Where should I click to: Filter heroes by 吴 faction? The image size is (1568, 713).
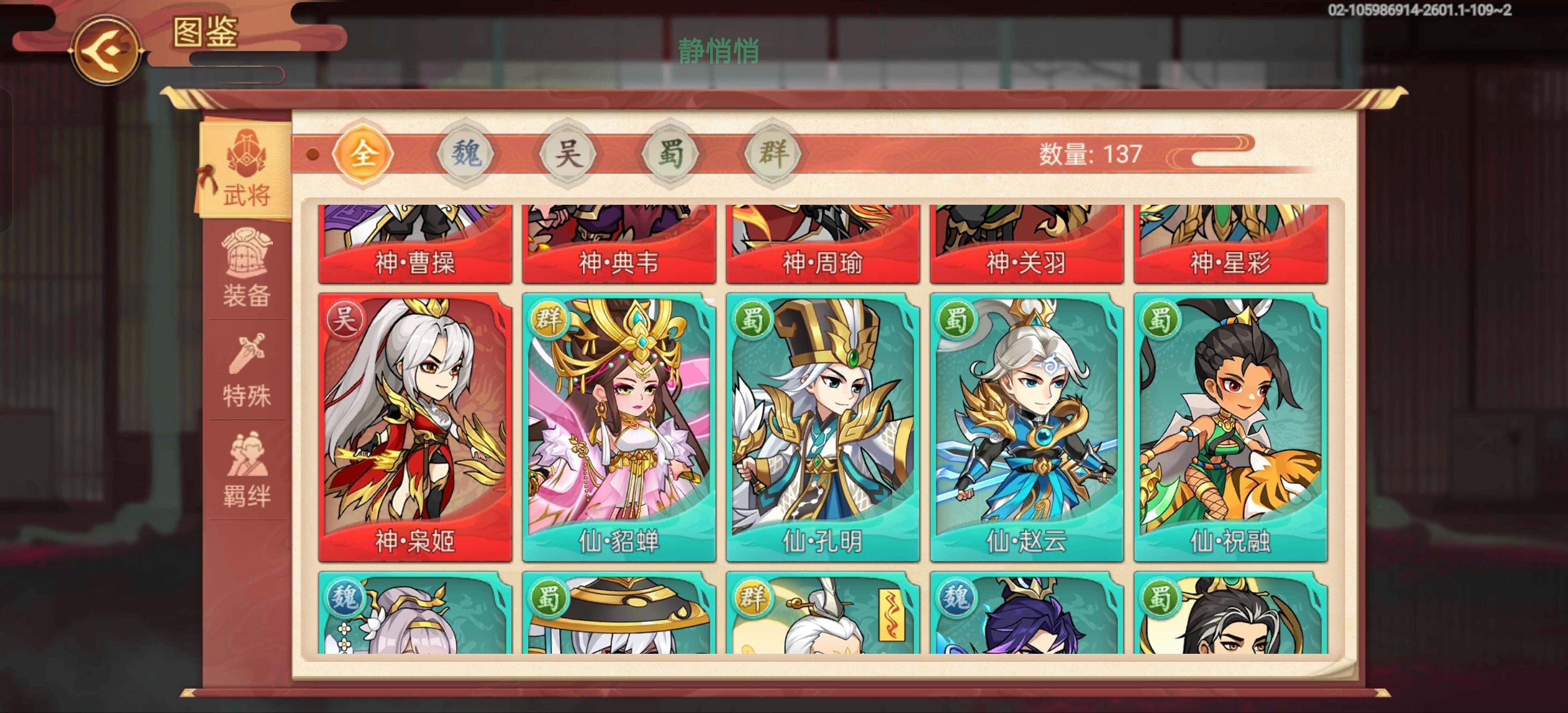pos(566,155)
